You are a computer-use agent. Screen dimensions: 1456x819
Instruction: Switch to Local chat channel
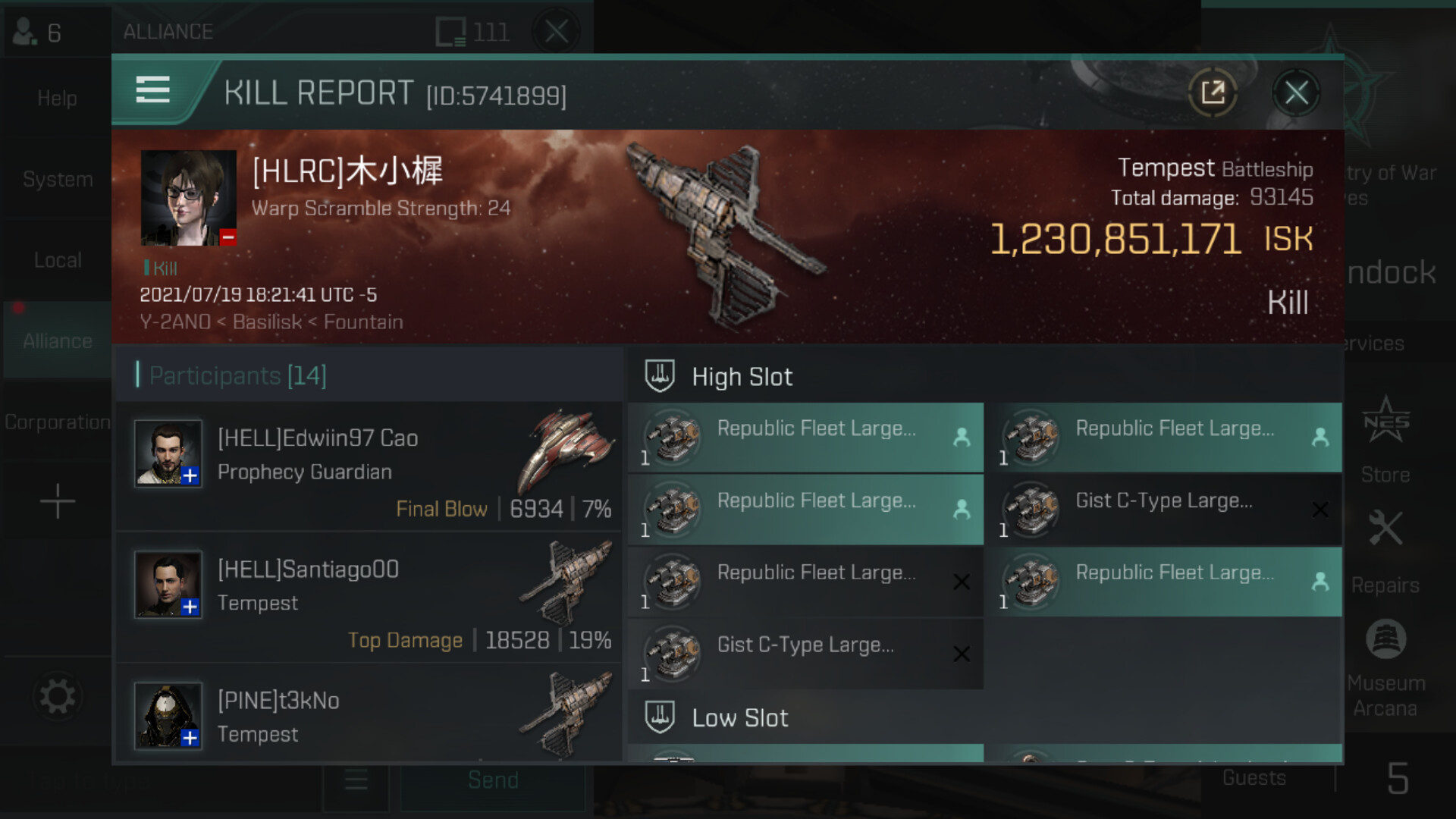(x=57, y=260)
